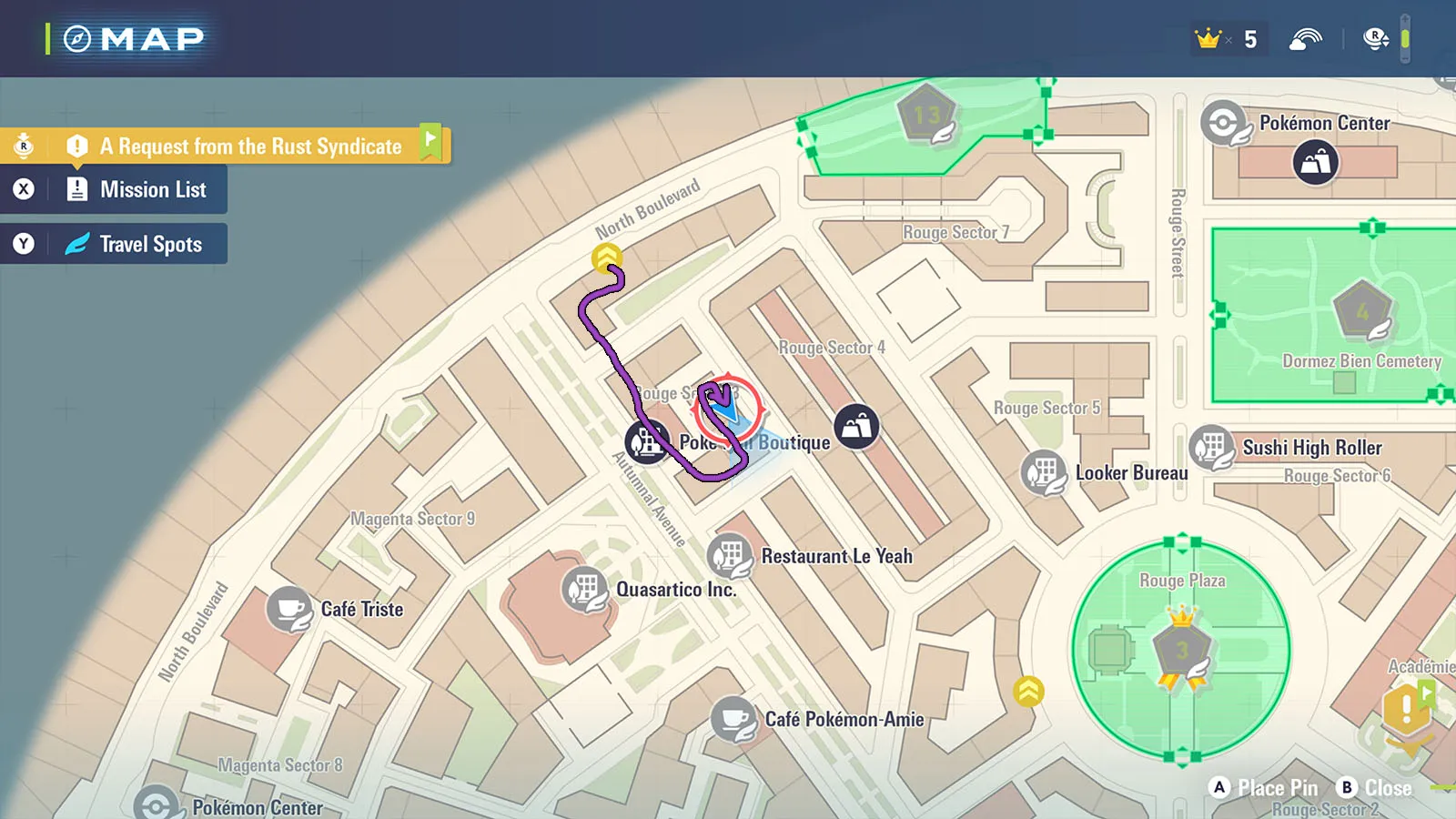Select the Café Pokémon-Amie marker

[733, 719]
